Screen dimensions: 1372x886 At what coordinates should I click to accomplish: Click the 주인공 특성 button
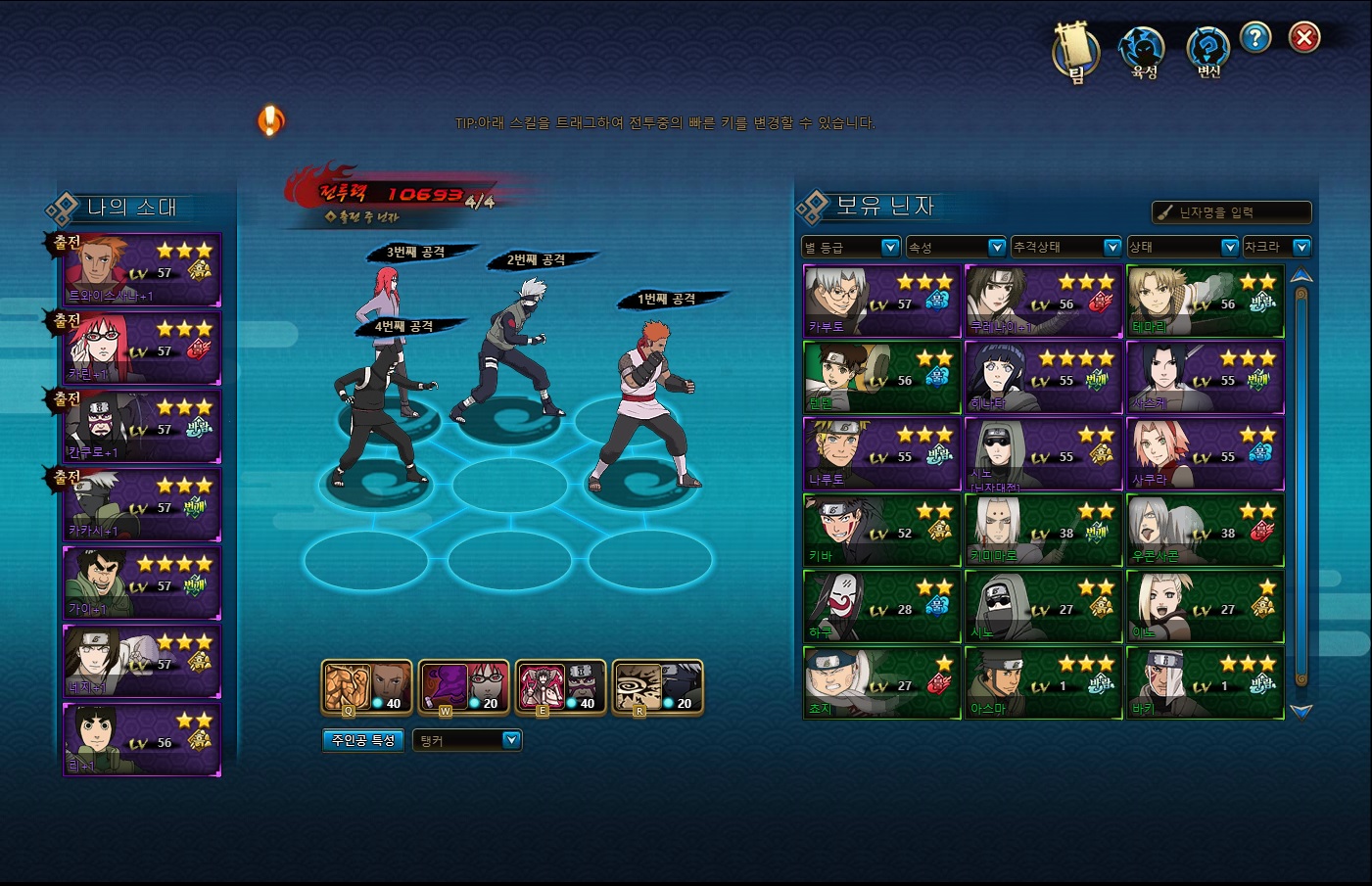pyautogui.click(x=363, y=741)
